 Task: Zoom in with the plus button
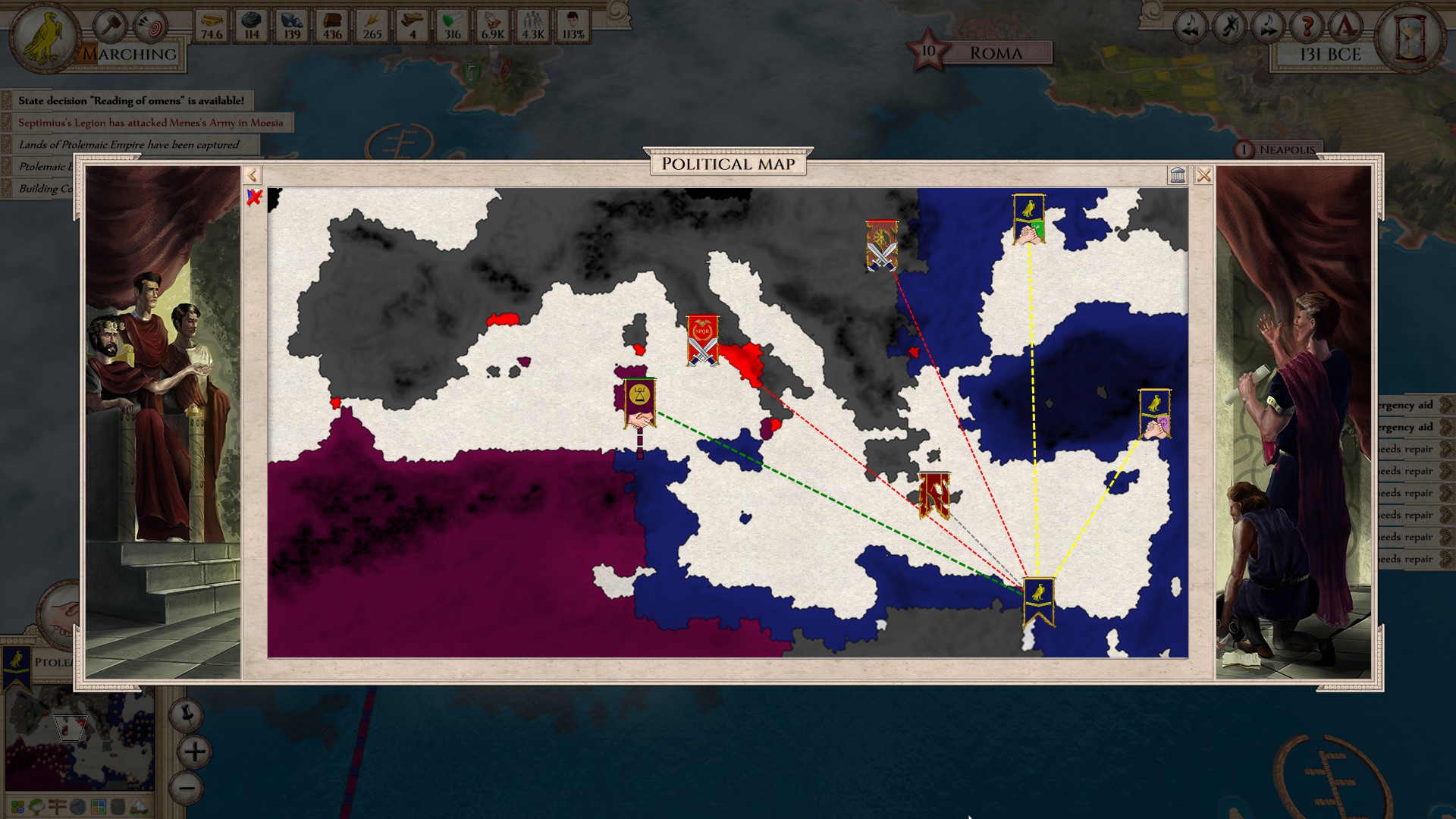tap(194, 752)
